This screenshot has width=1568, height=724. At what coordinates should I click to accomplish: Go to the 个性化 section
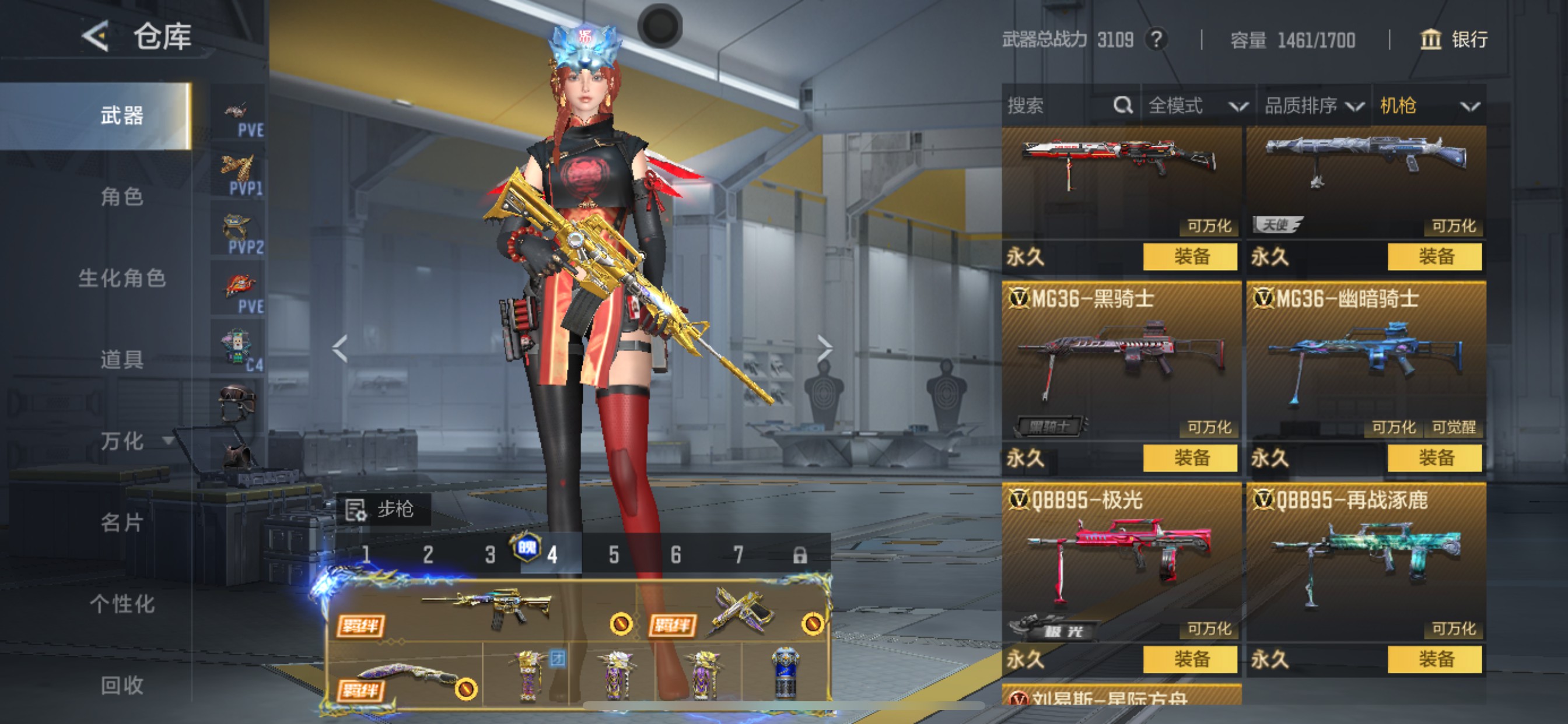click(x=122, y=603)
